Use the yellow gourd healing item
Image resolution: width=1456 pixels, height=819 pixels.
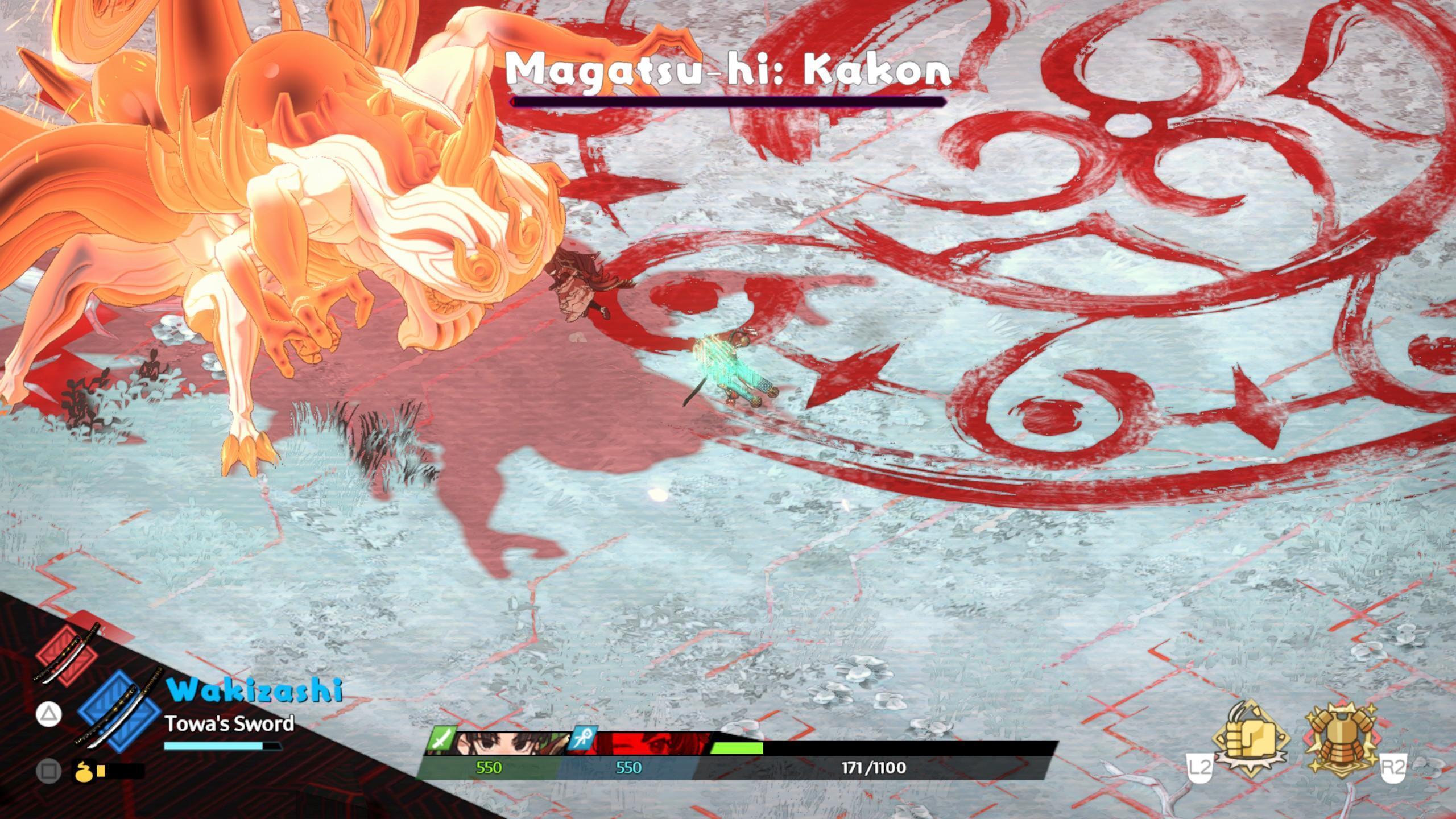coord(81,771)
